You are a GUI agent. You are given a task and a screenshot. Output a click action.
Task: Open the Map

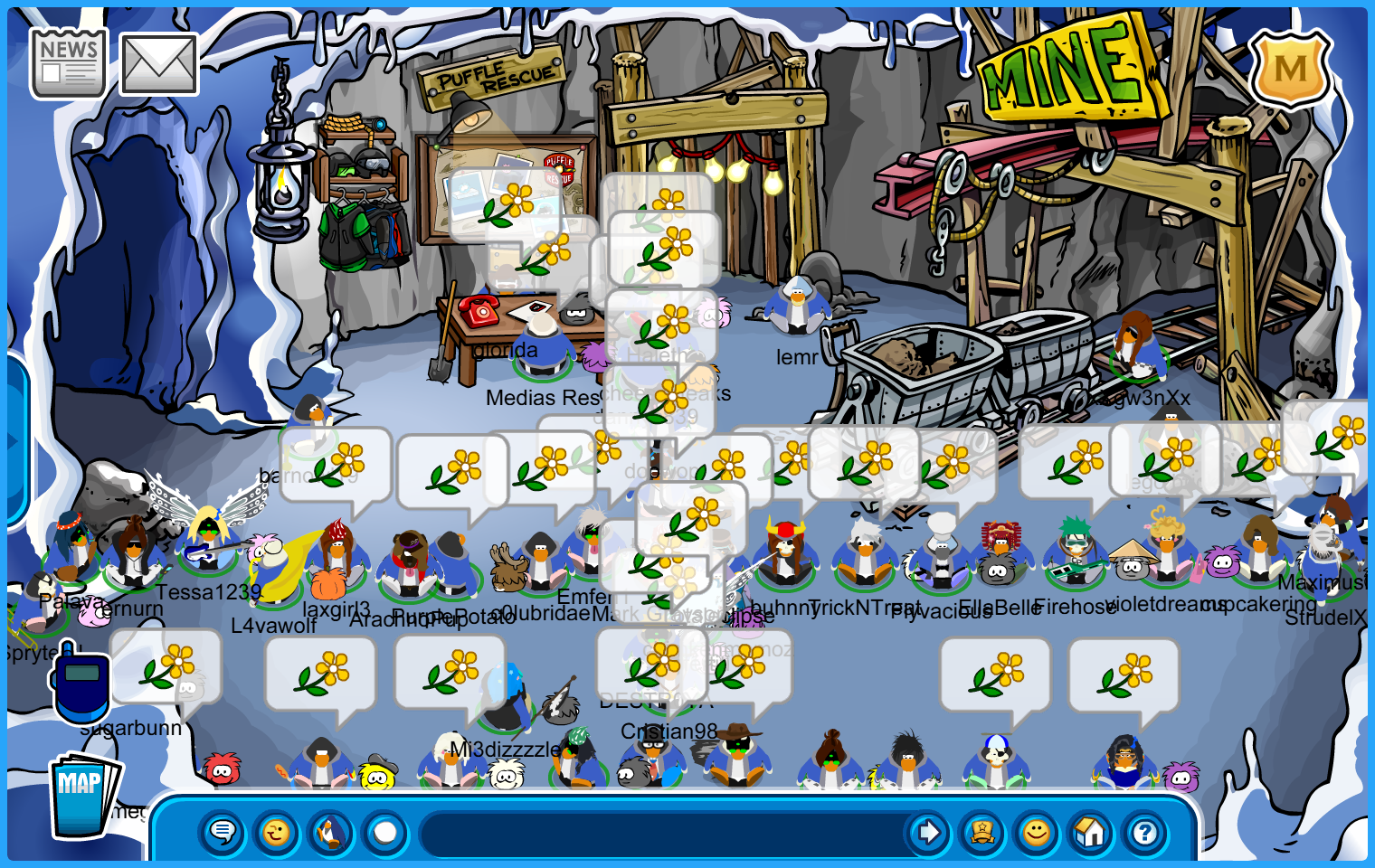(83, 796)
